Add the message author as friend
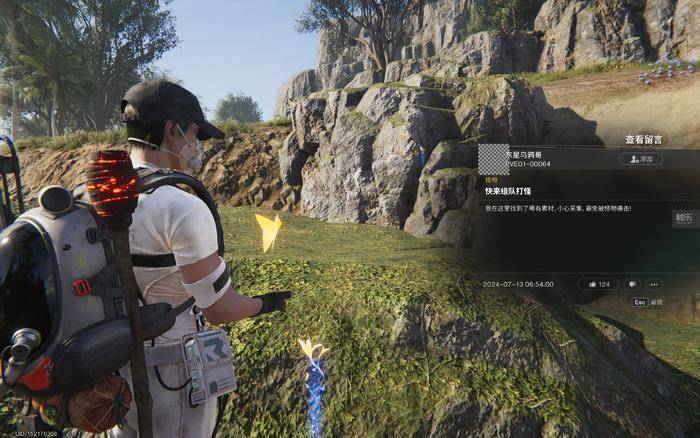 641,159
